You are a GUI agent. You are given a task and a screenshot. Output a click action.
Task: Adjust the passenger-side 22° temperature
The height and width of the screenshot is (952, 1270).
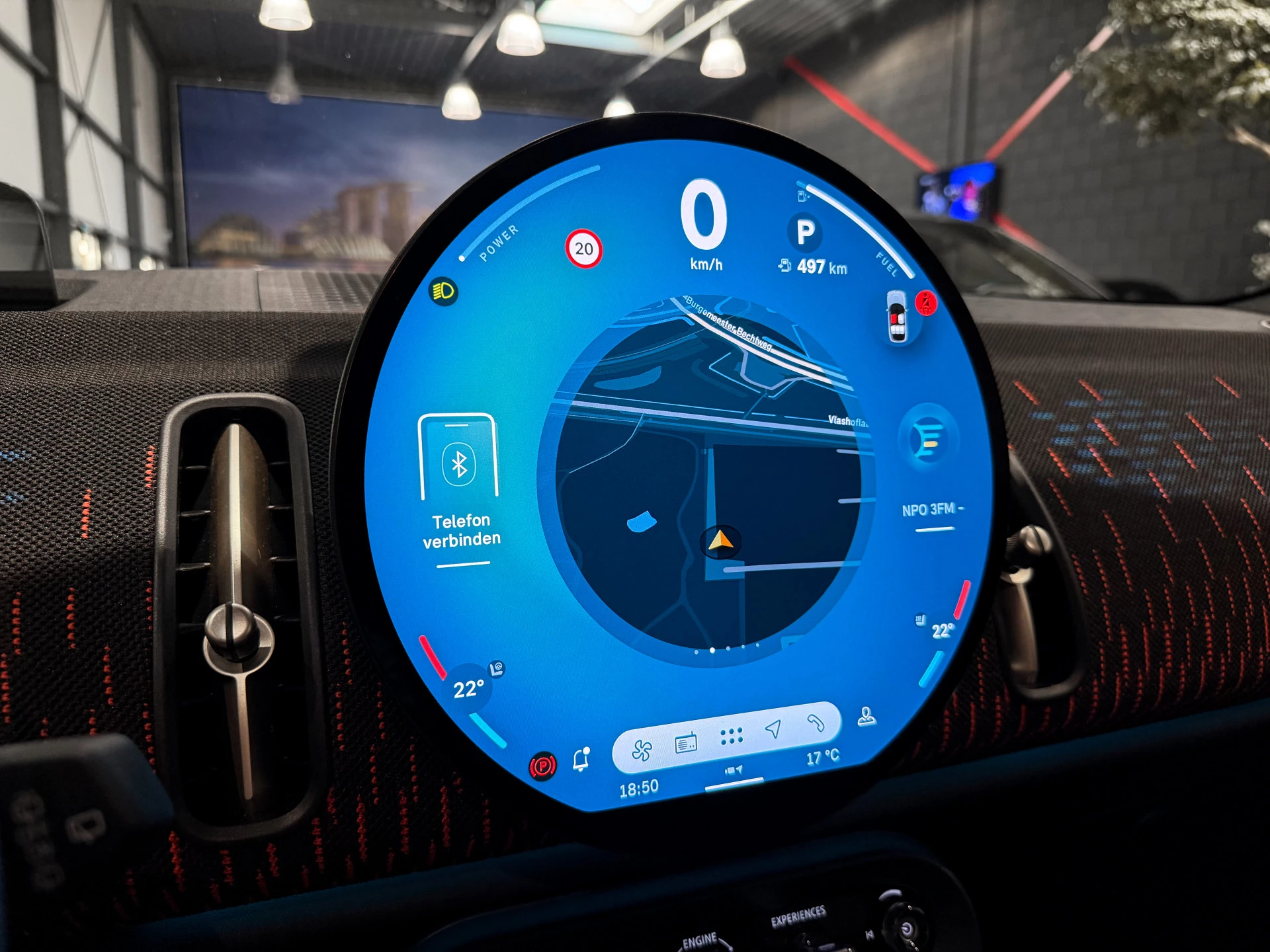[x=943, y=631]
